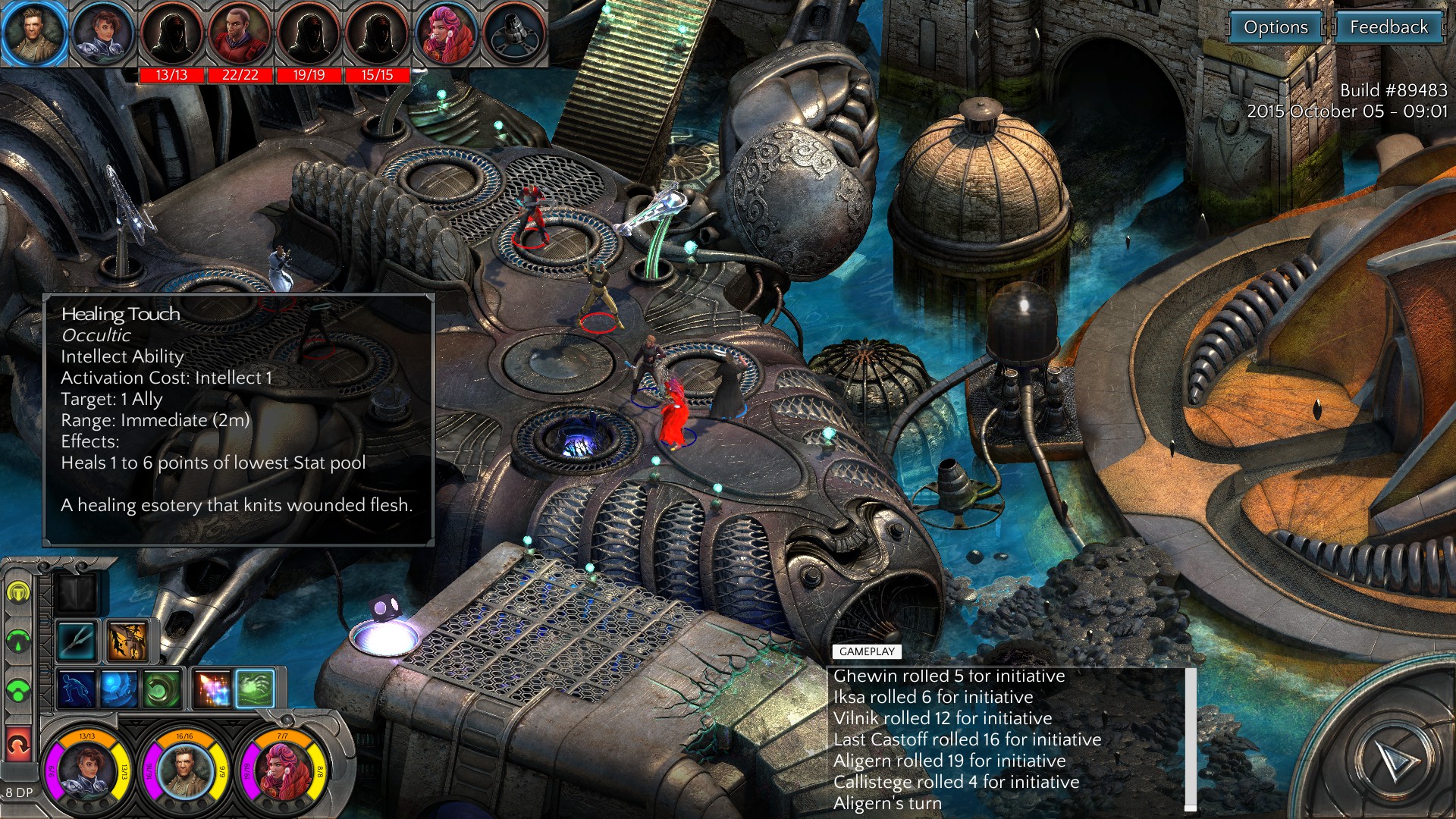Select the red-armored enemy turn order portrait

(x=240, y=36)
